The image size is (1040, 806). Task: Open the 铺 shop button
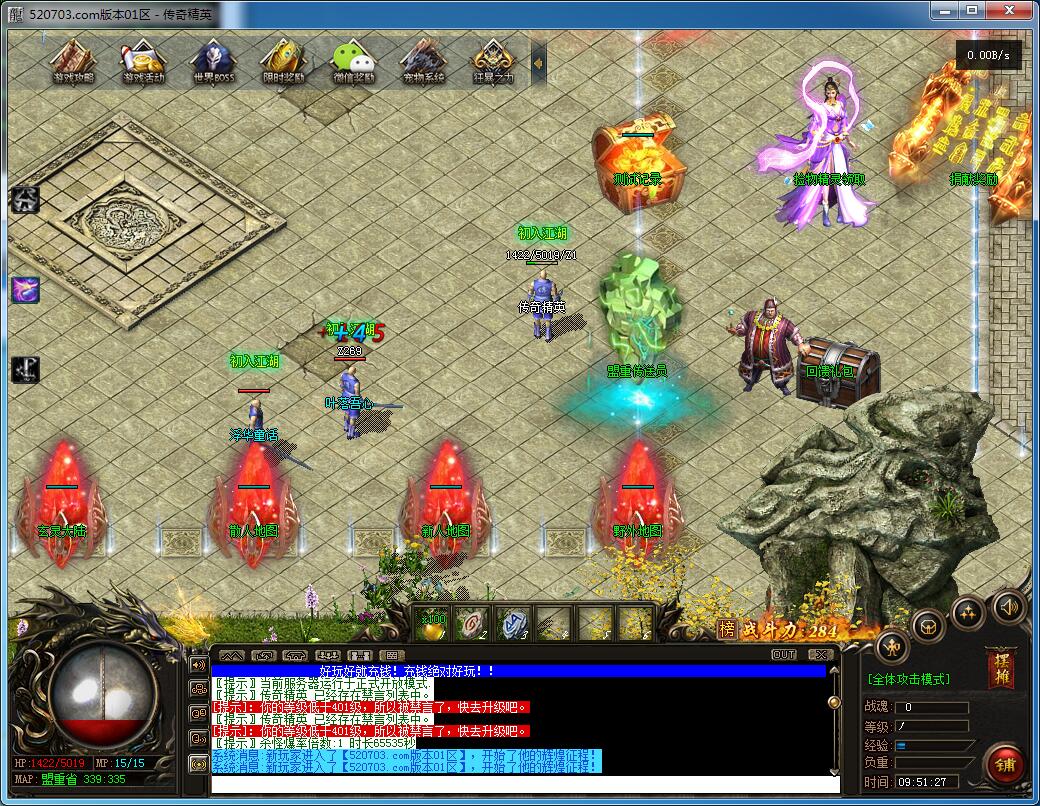pos(1004,765)
